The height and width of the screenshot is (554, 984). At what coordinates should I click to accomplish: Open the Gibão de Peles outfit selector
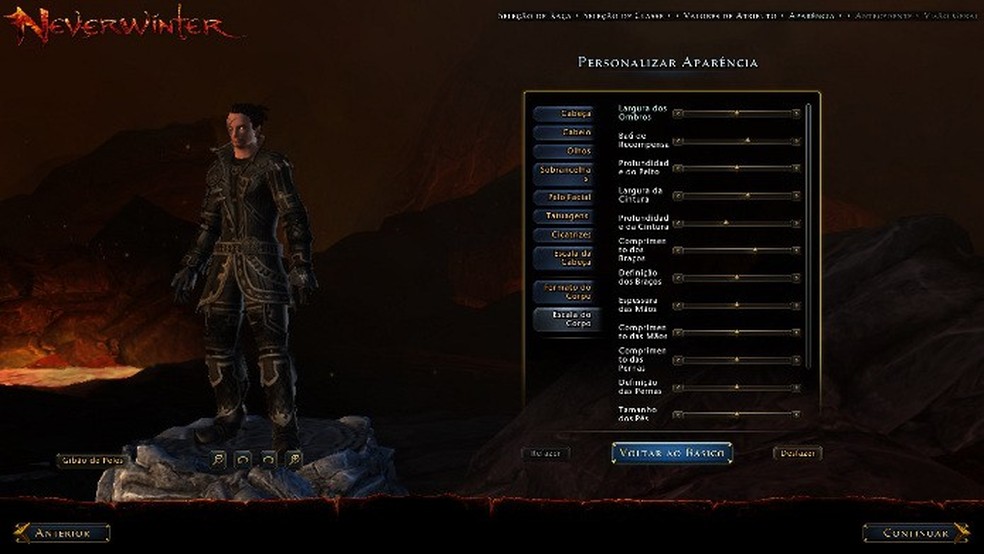92,461
